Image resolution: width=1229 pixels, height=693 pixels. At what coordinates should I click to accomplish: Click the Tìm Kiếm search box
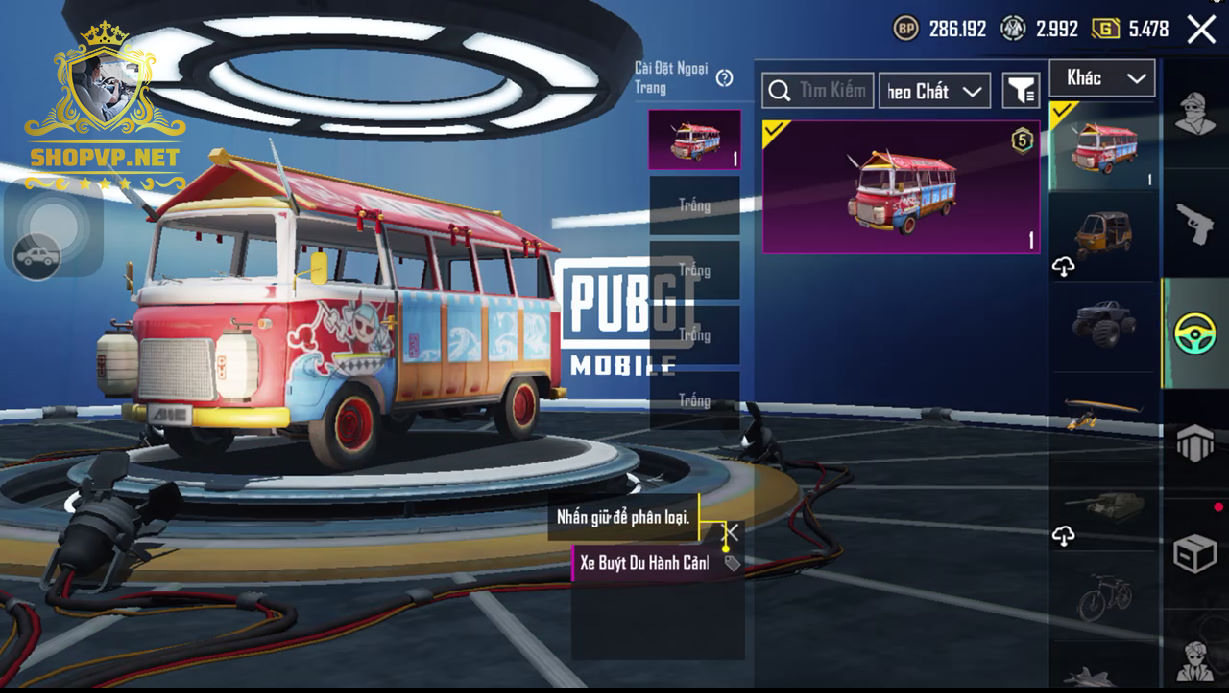(818, 91)
